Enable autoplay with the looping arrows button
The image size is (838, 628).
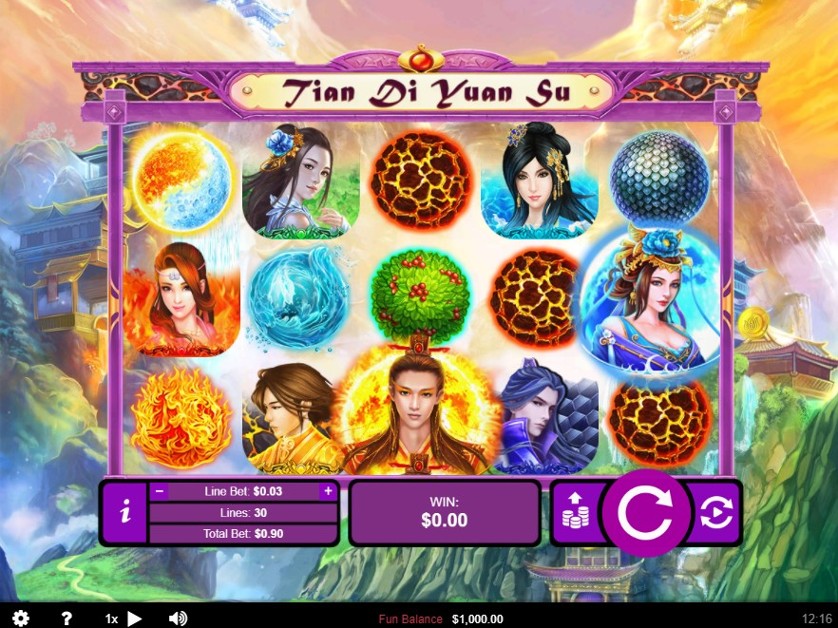[716, 512]
